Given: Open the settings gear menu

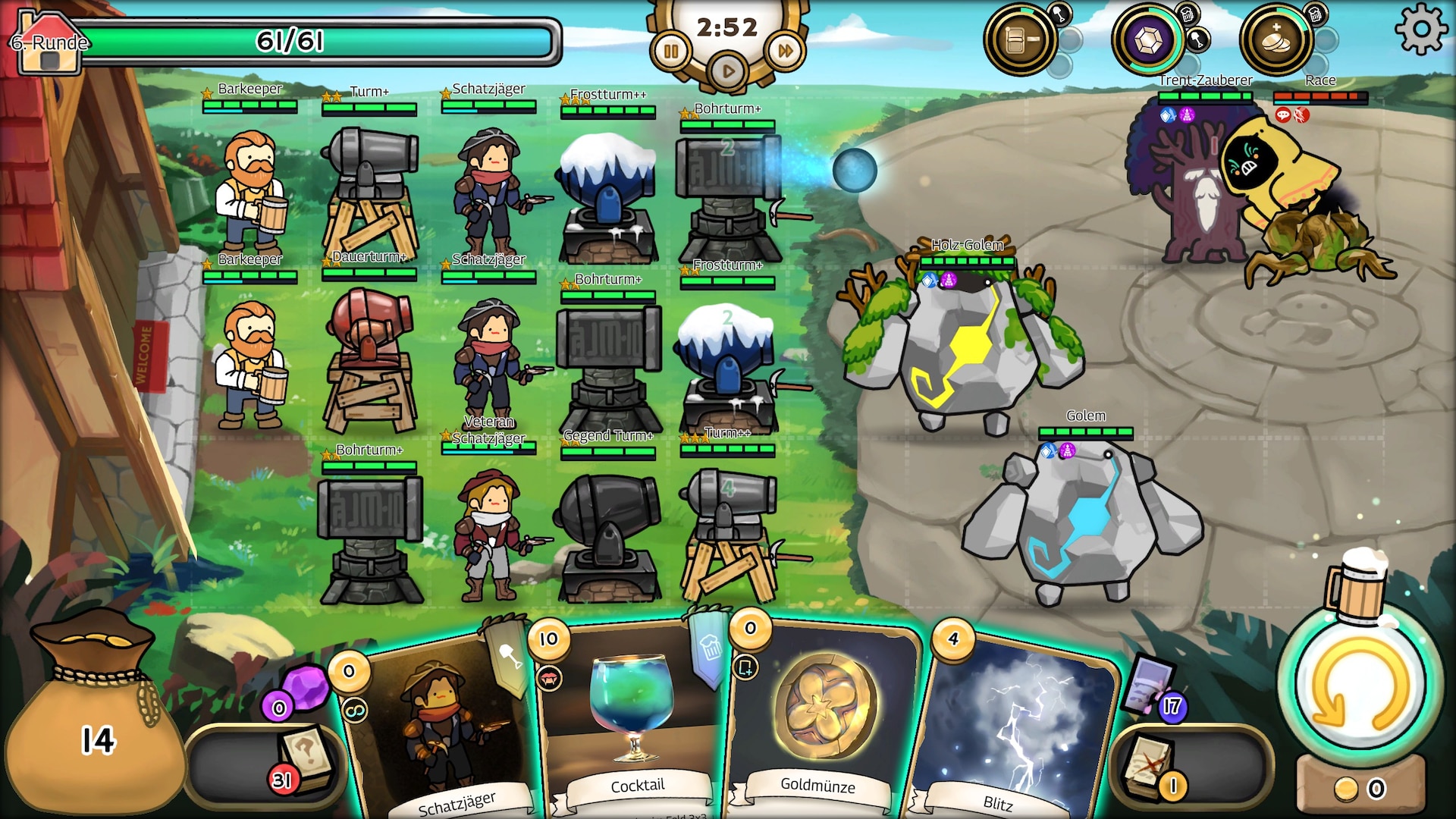Looking at the screenshot, I should point(1420,29).
